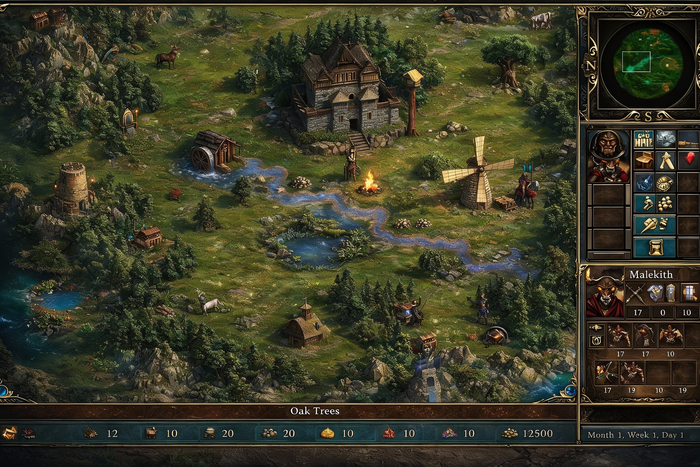Image resolution: width=700 pixels, height=467 pixels.
Task: Click the gold coins pile button
Action: click(665, 203)
